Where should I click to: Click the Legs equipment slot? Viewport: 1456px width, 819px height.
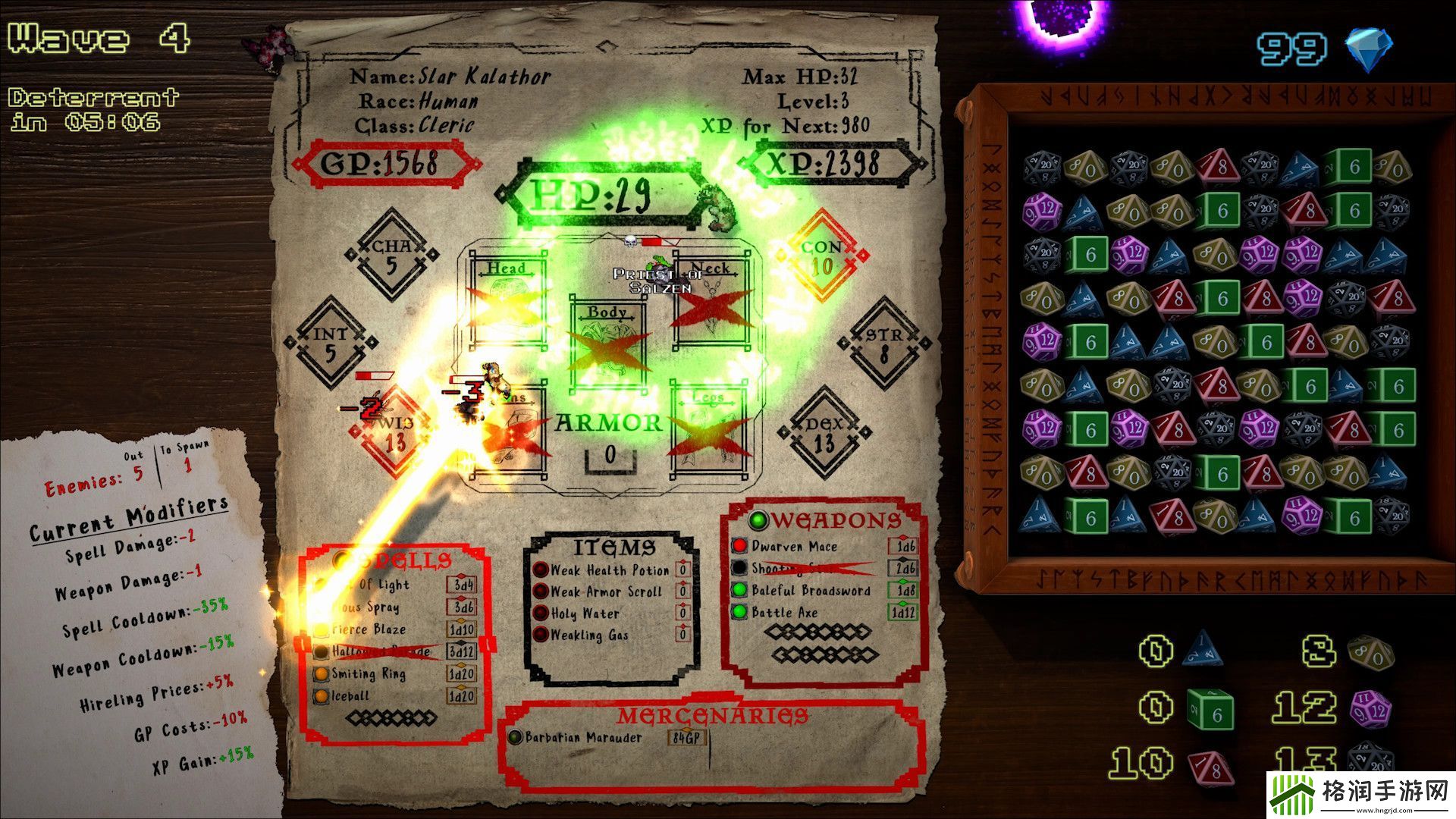click(x=708, y=431)
